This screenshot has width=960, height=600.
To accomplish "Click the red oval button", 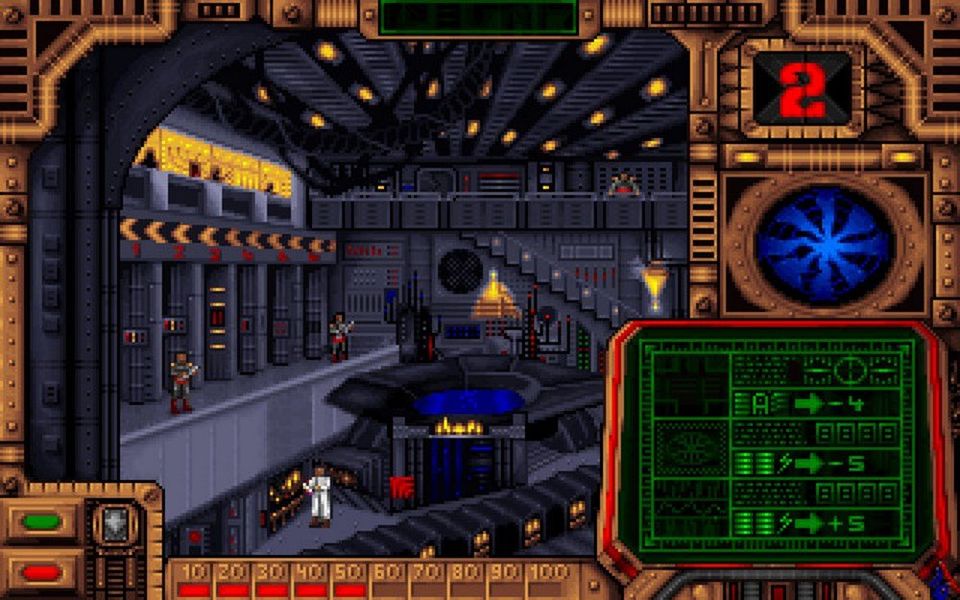I will [41, 572].
